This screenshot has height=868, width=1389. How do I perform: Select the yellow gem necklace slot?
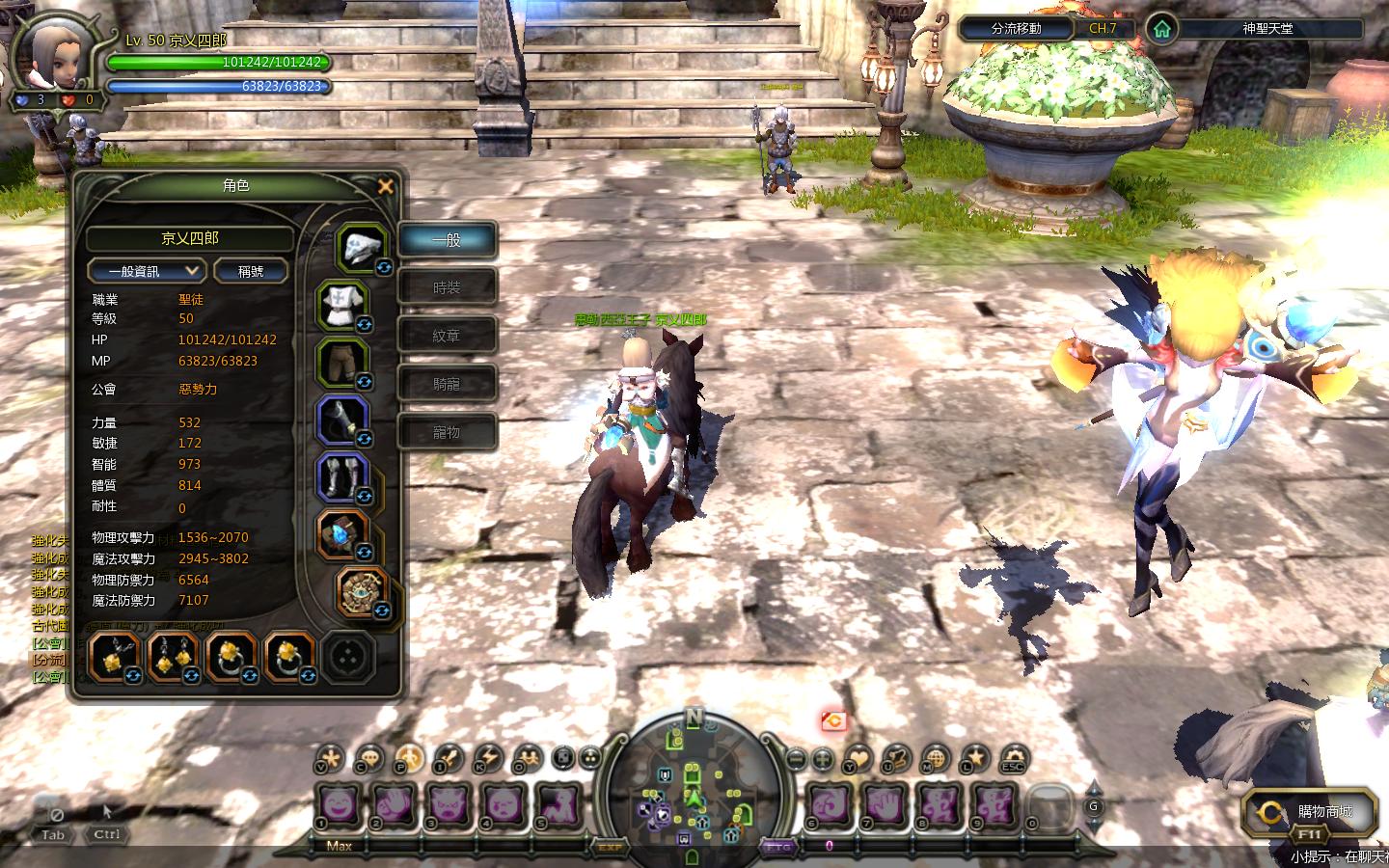pyautogui.click(x=114, y=657)
